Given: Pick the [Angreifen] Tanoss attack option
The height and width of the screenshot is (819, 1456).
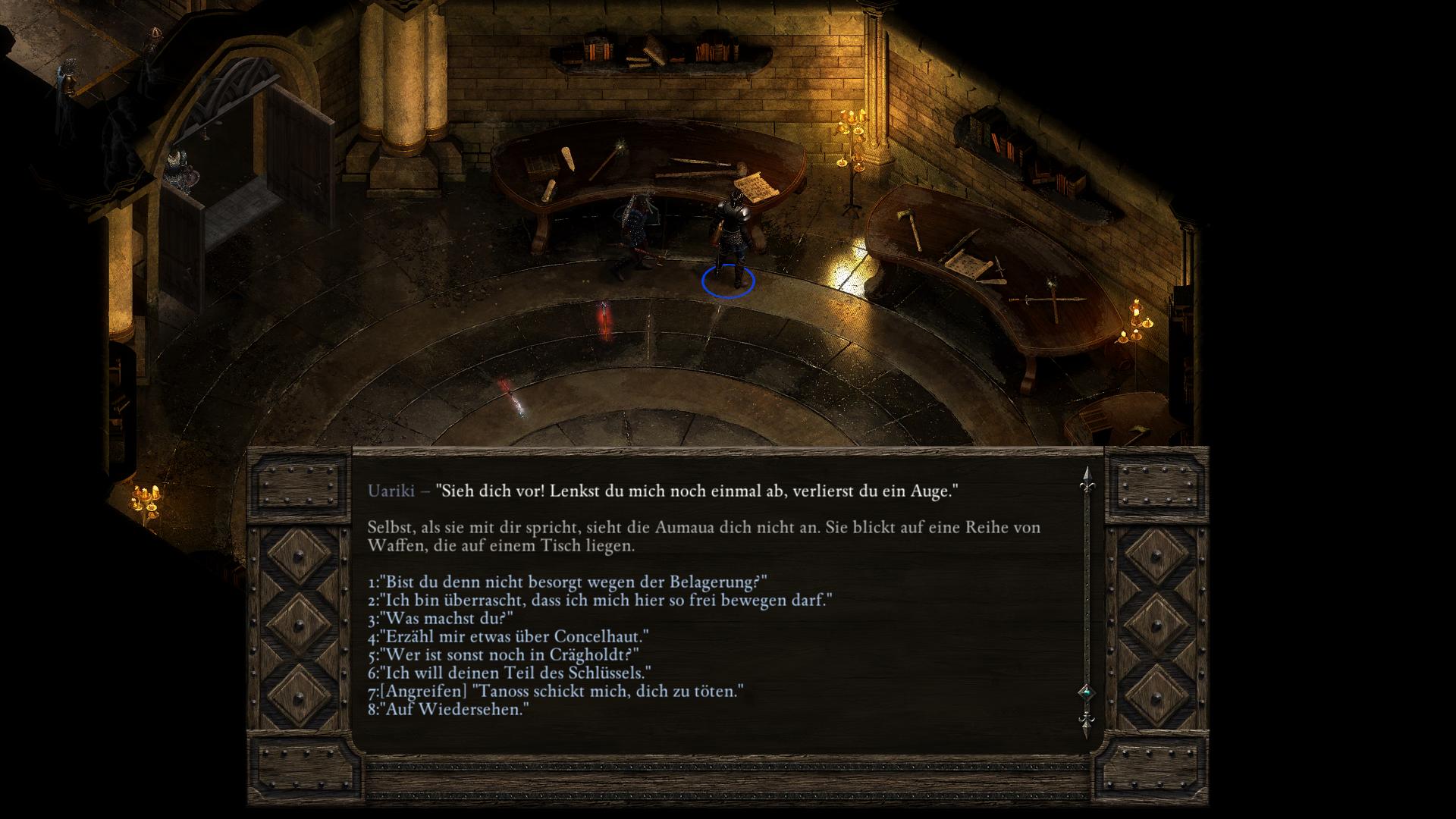Looking at the screenshot, I should point(555,692).
